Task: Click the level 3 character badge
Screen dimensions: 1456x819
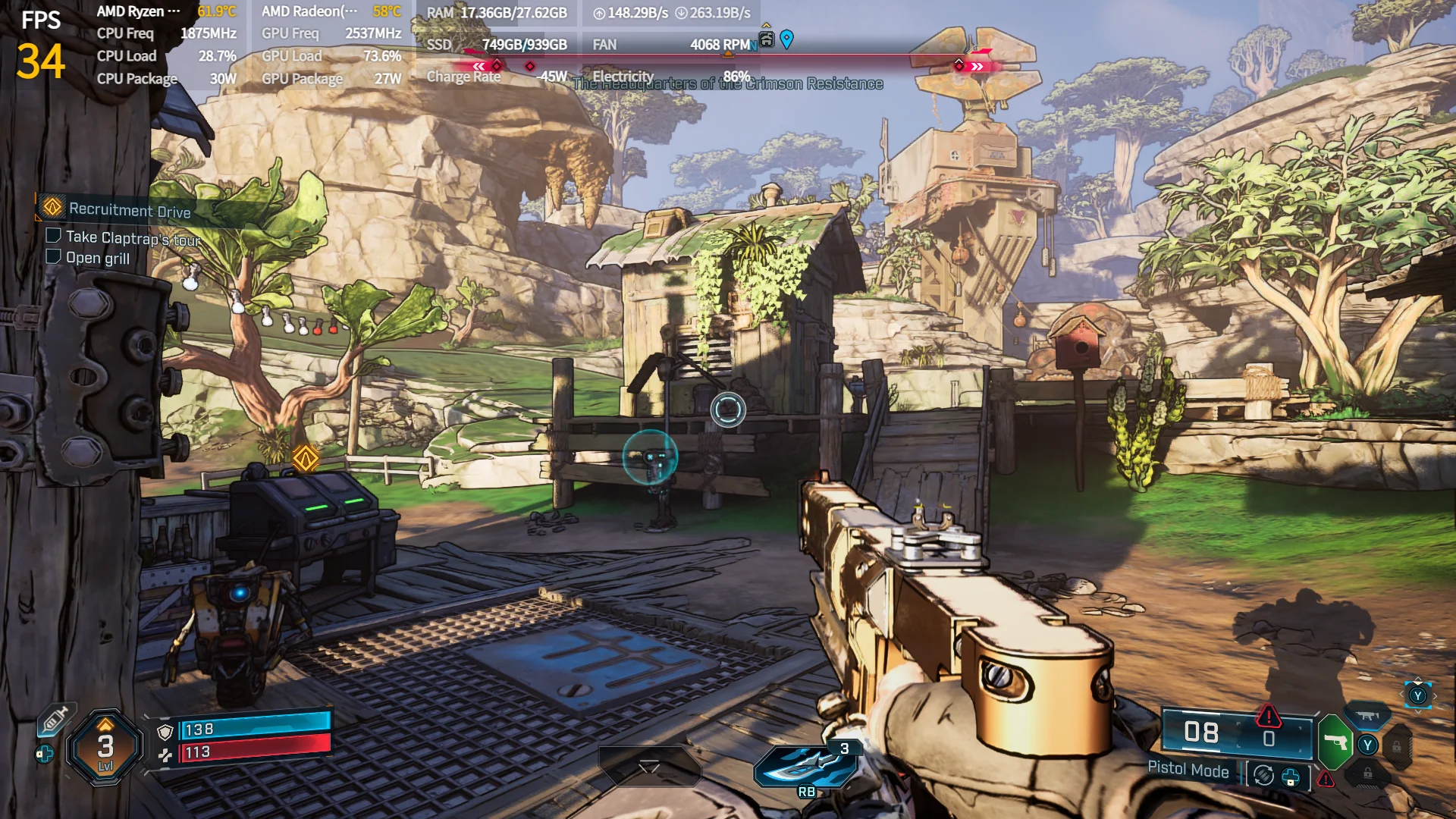Action: coord(105,747)
